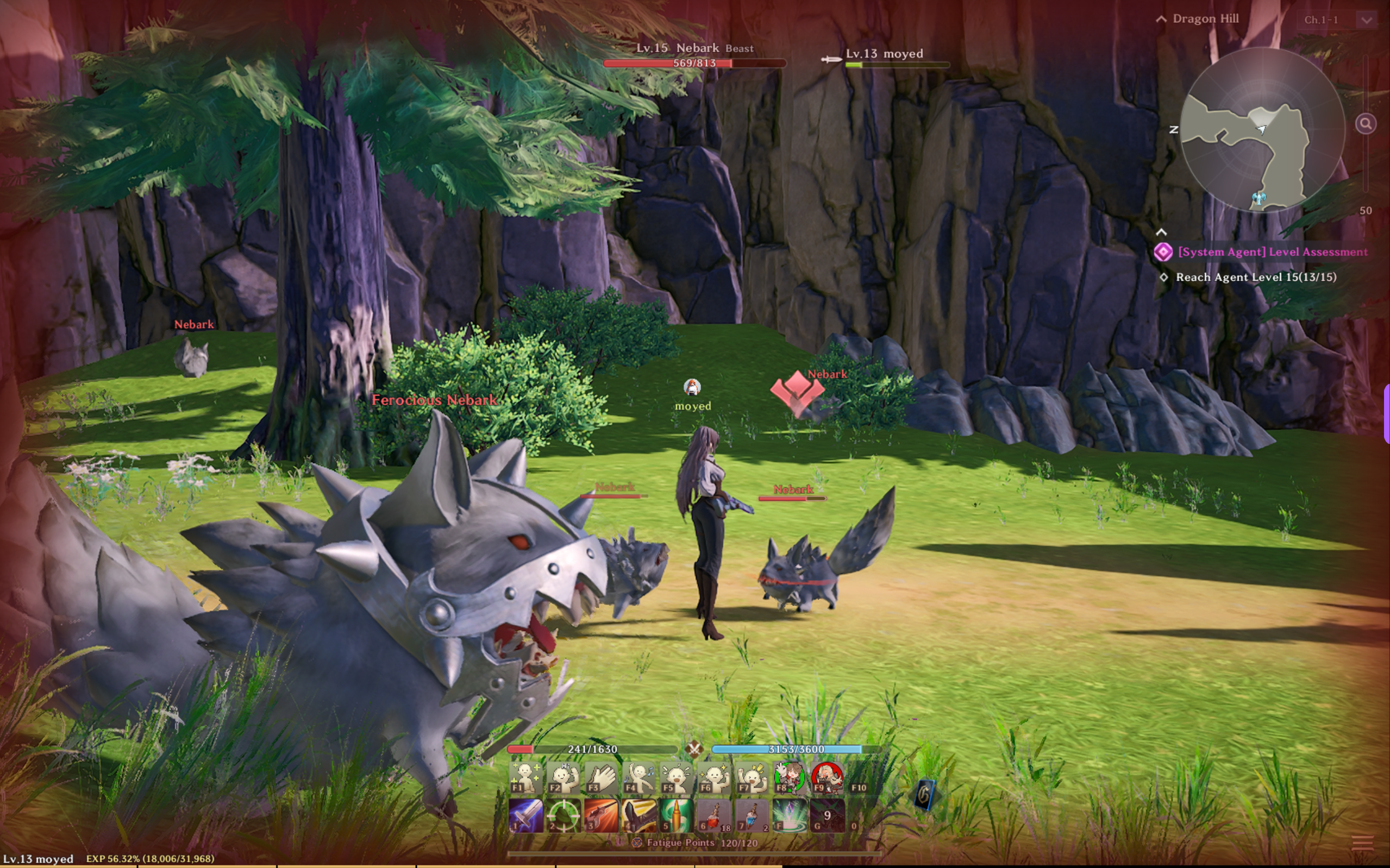
Task: Open the Ch.1-1 channel dropdown
Action: tap(1367, 20)
